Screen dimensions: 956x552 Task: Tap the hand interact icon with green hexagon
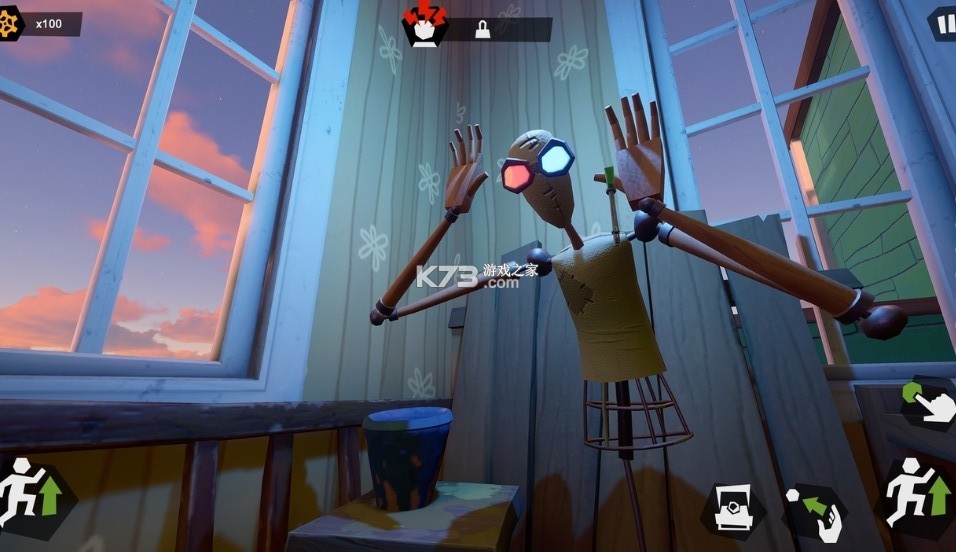tap(929, 402)
